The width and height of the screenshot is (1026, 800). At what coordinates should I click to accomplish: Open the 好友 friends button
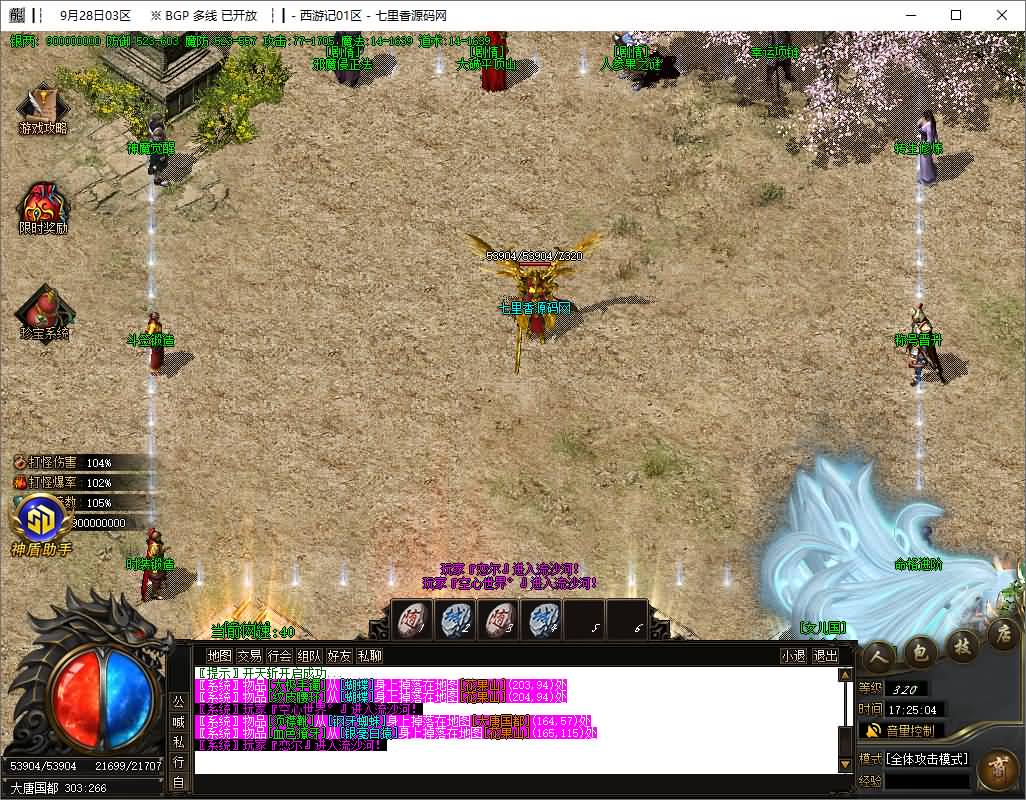pyautogui.click(x=339, y=656)
